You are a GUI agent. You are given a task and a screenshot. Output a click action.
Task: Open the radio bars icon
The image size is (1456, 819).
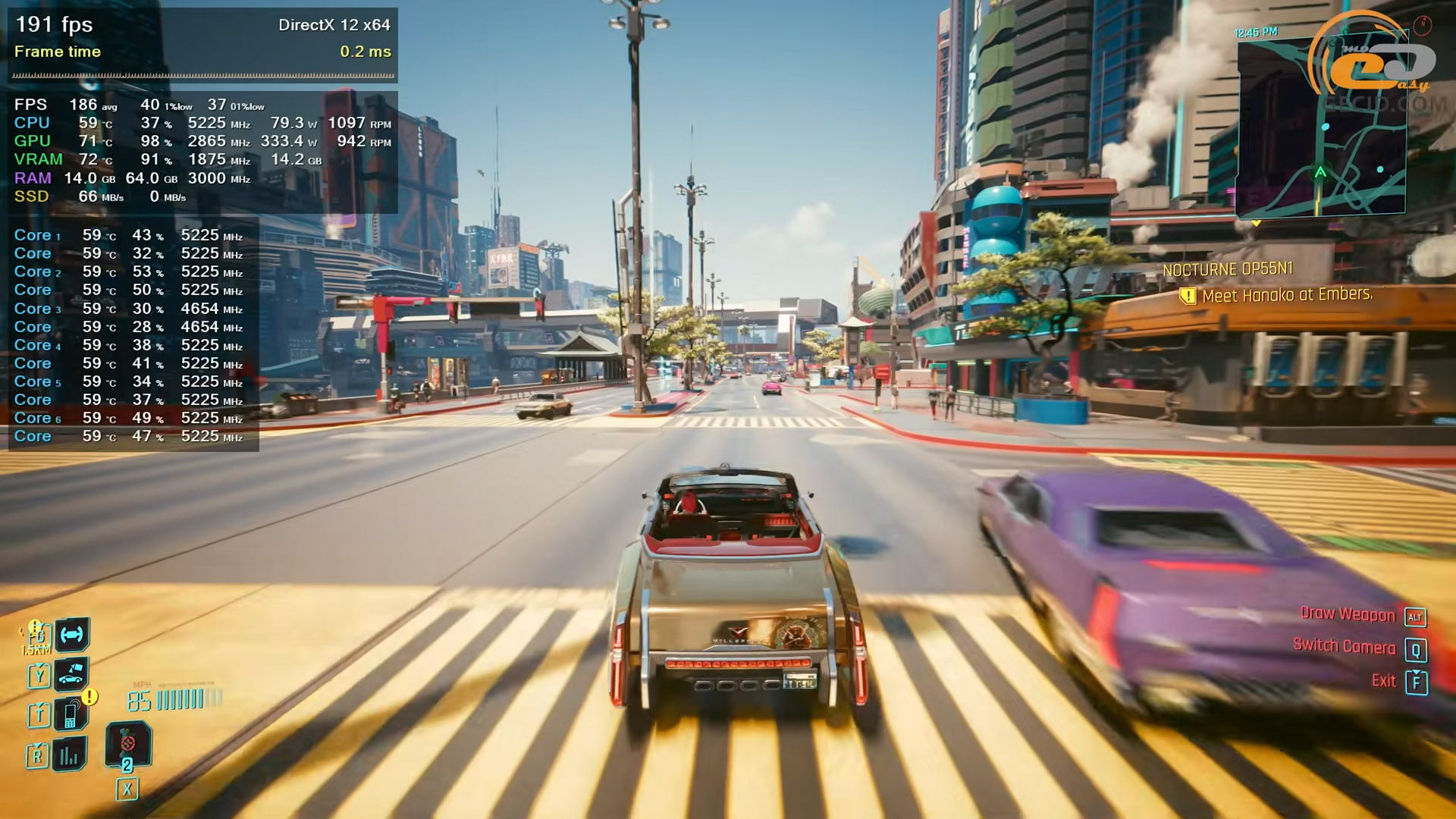[x=70, y=754]
